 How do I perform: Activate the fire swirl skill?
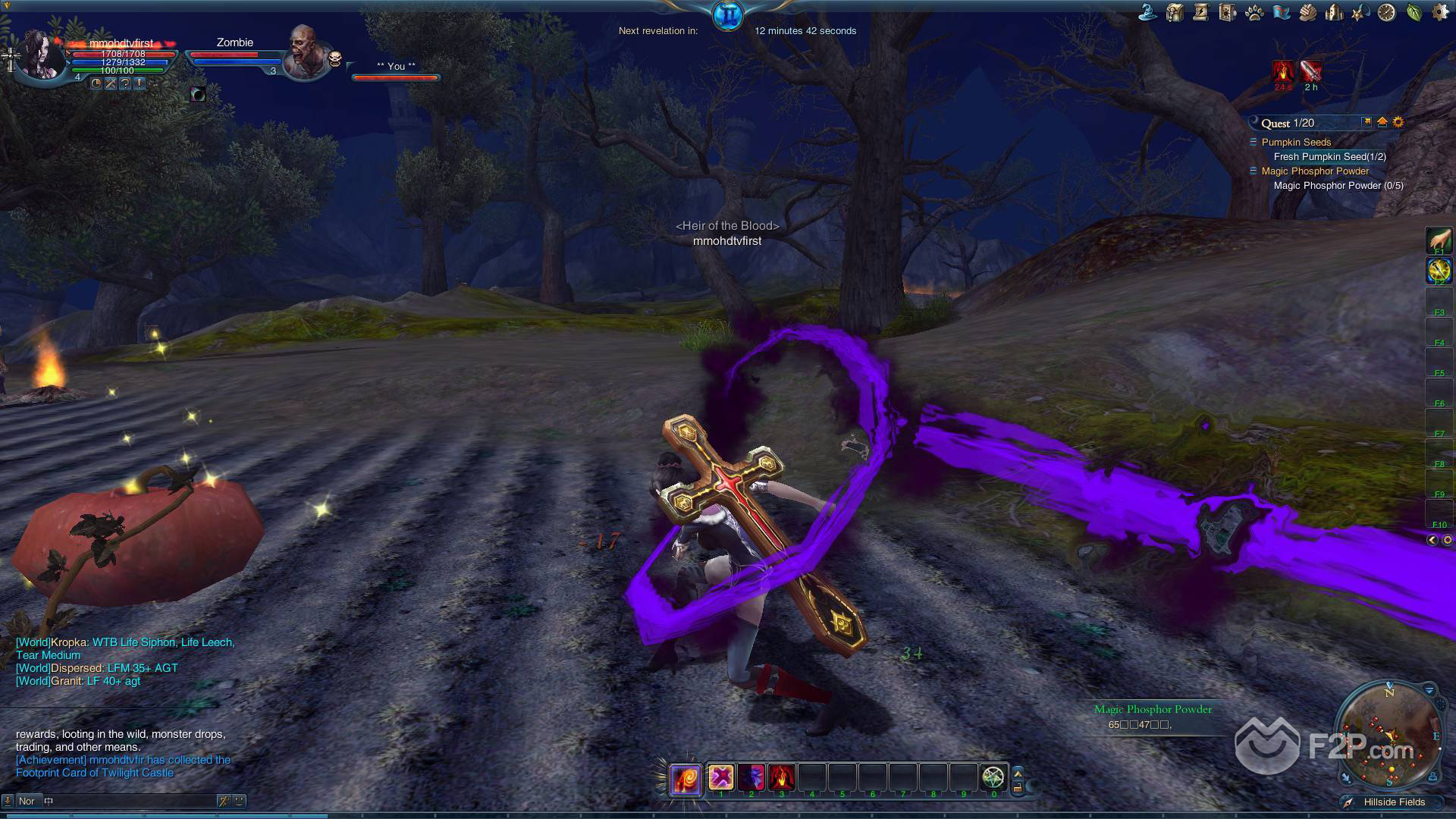tap(685, 778)
